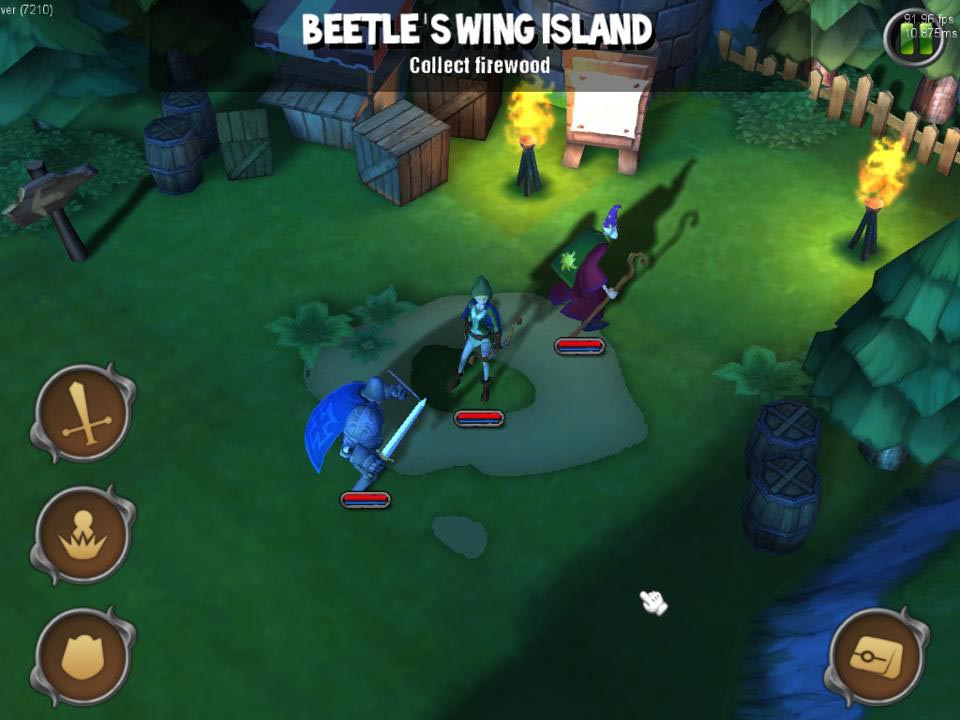The image size is (960, 720).
Task: Tap the sword attack button
Action: click(x=84, y=412)
